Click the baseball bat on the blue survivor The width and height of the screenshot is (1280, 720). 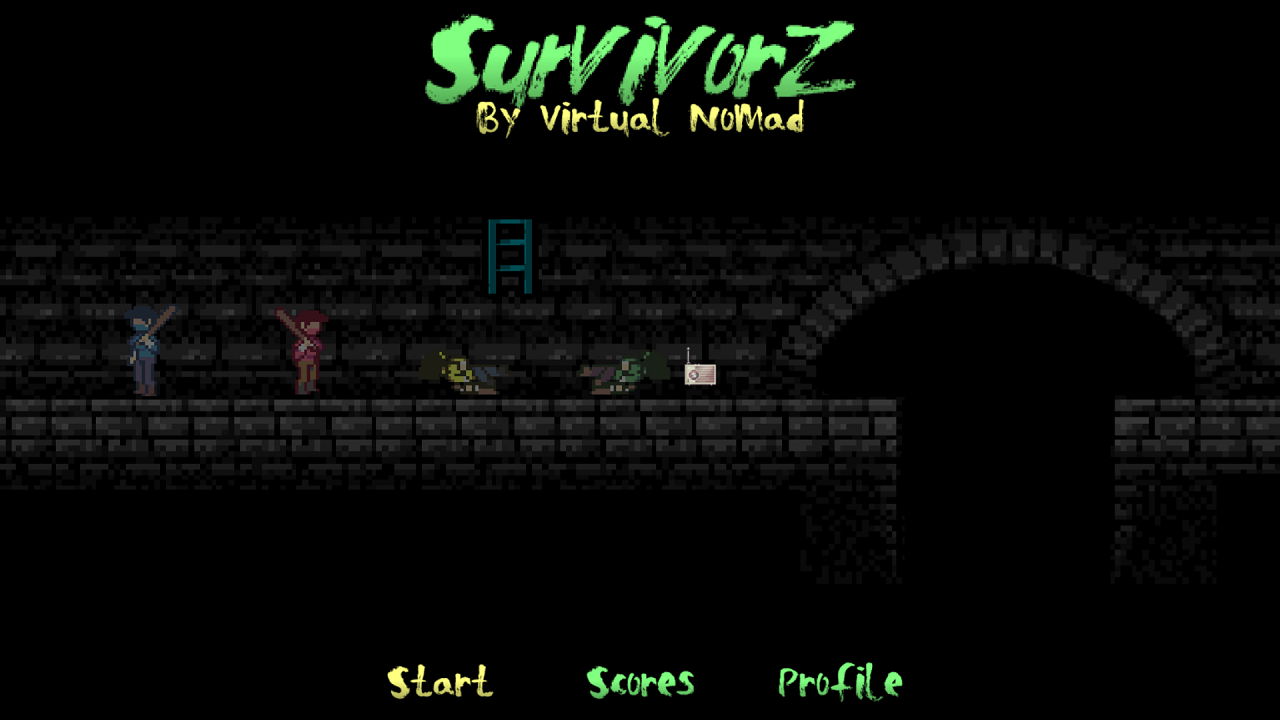point(160,318)
